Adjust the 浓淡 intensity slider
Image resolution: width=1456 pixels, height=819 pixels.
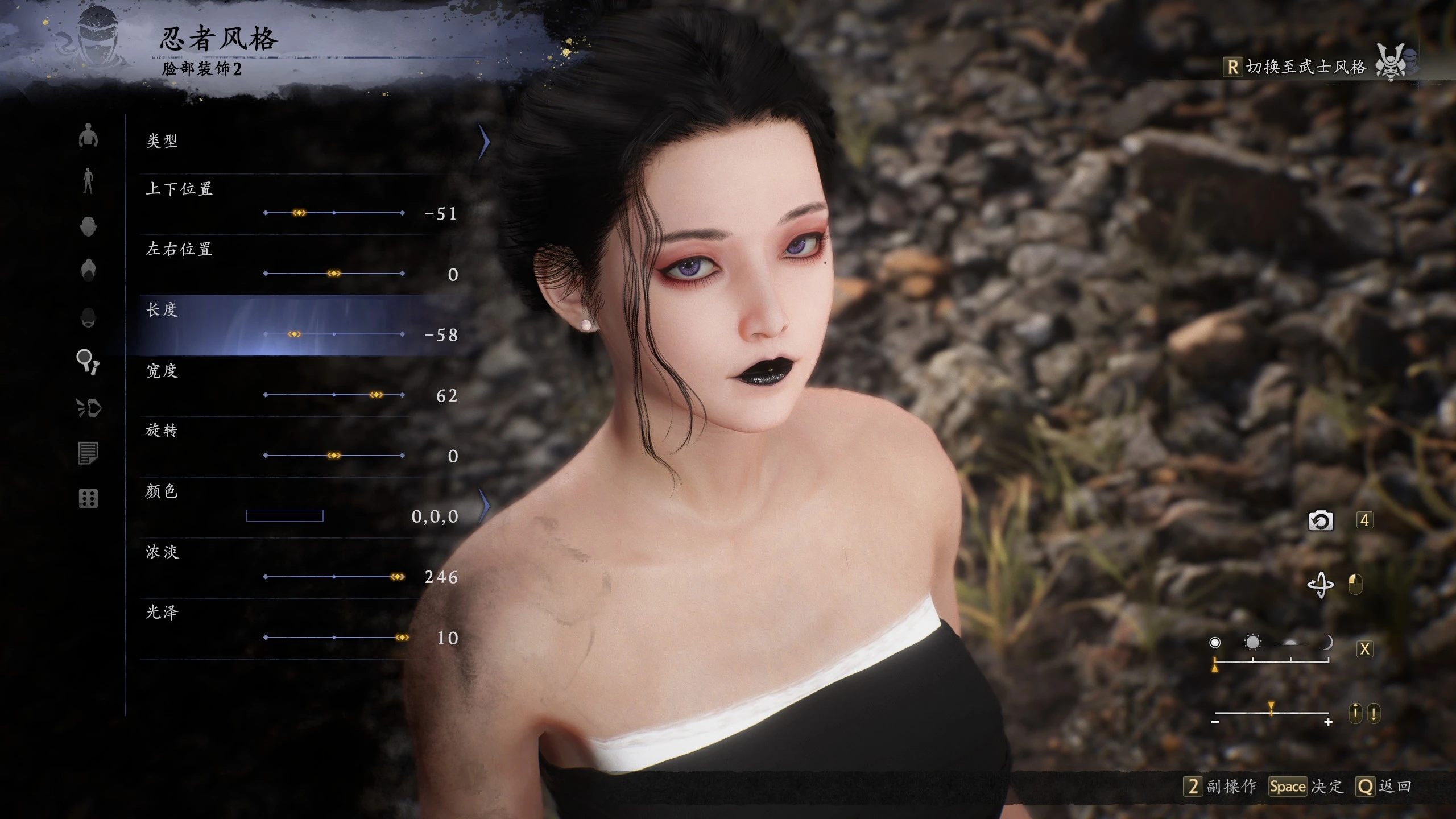pos(398,577)
